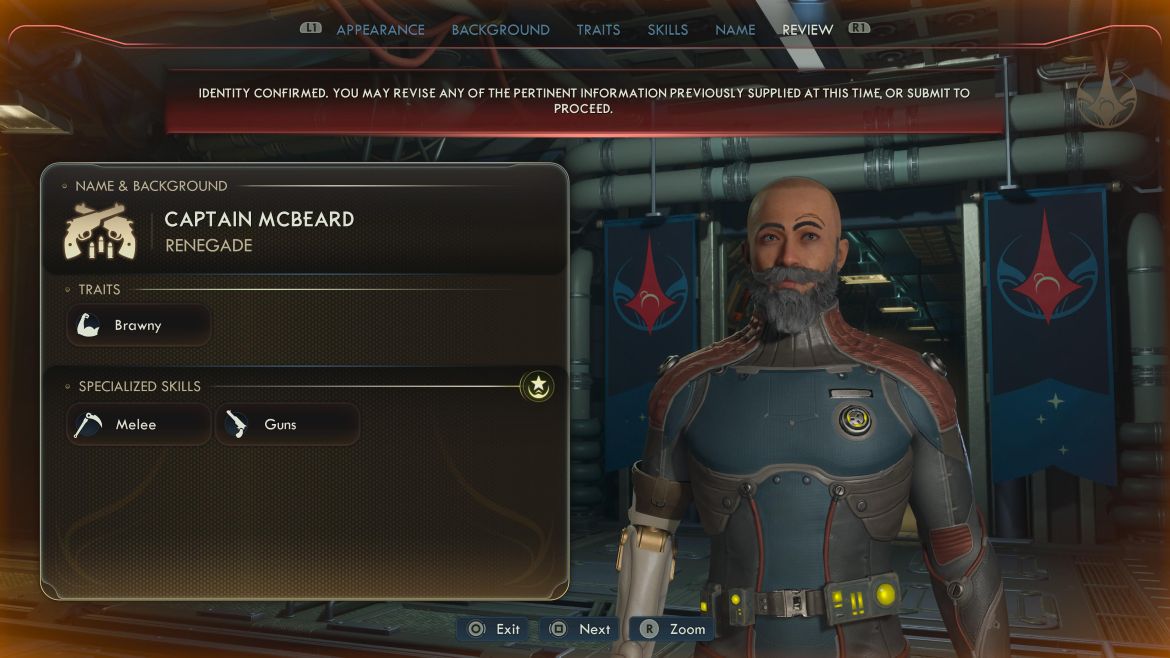Click the star badge beside Specialized Skills

538,385
